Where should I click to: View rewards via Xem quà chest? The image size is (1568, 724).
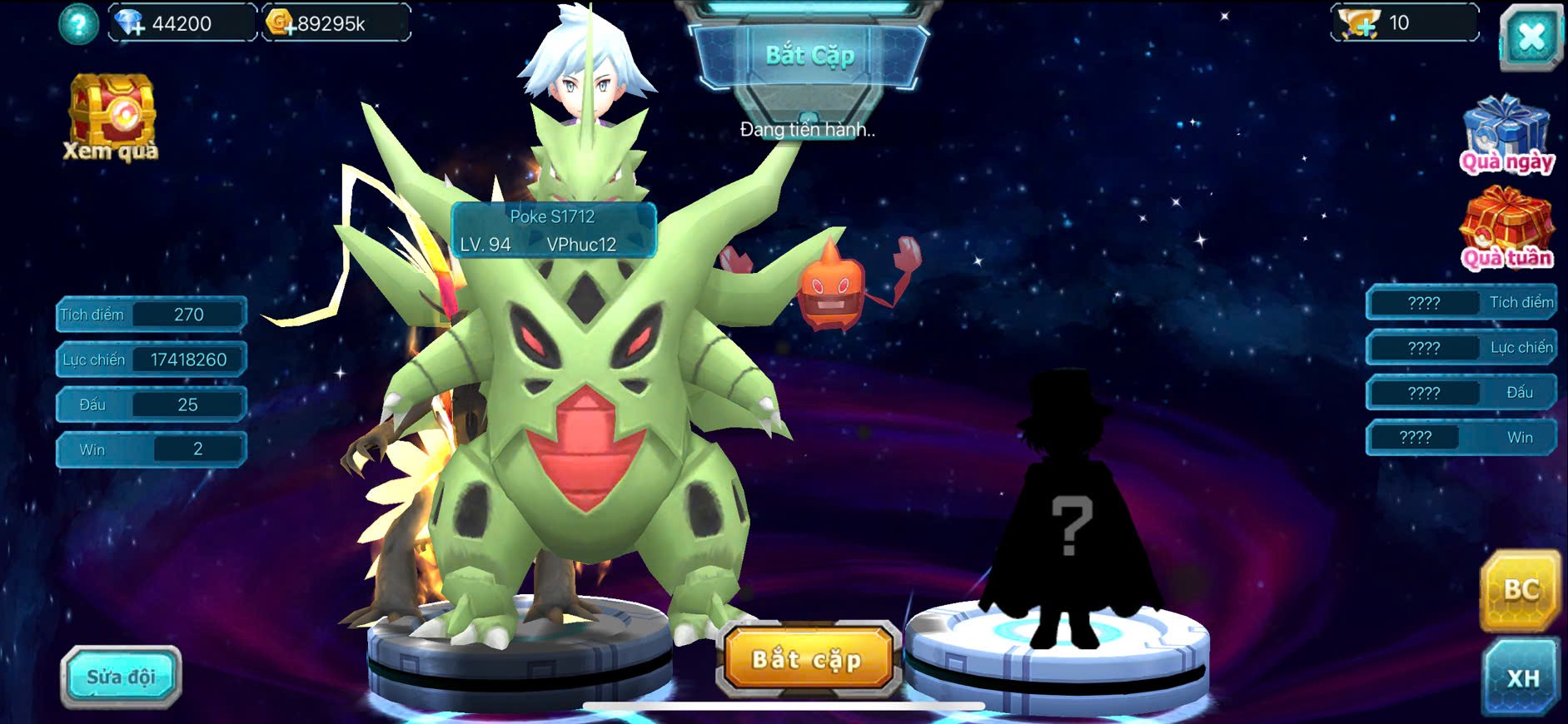tap(111, 117)
